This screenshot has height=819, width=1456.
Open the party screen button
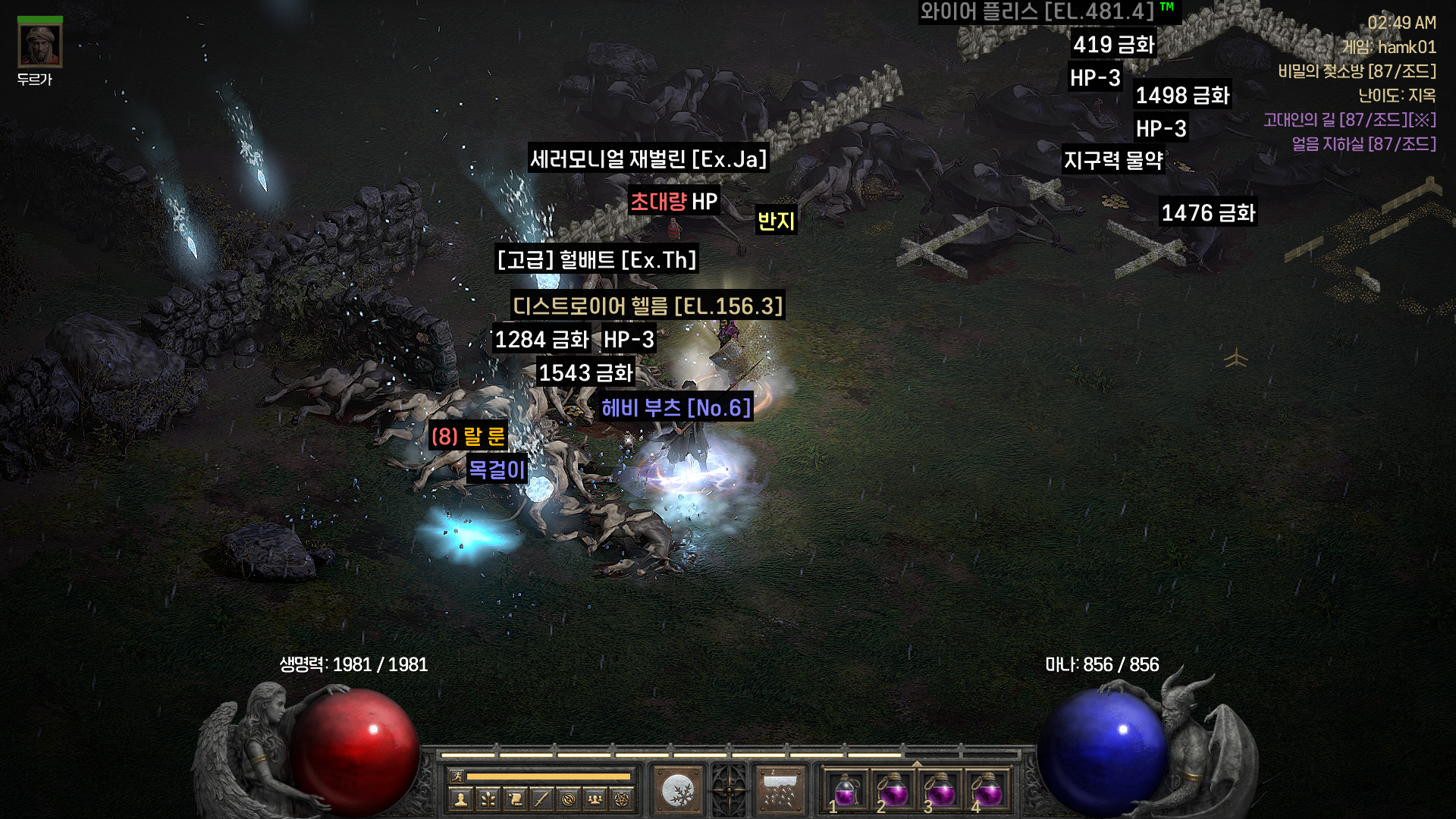coord(595,798)
